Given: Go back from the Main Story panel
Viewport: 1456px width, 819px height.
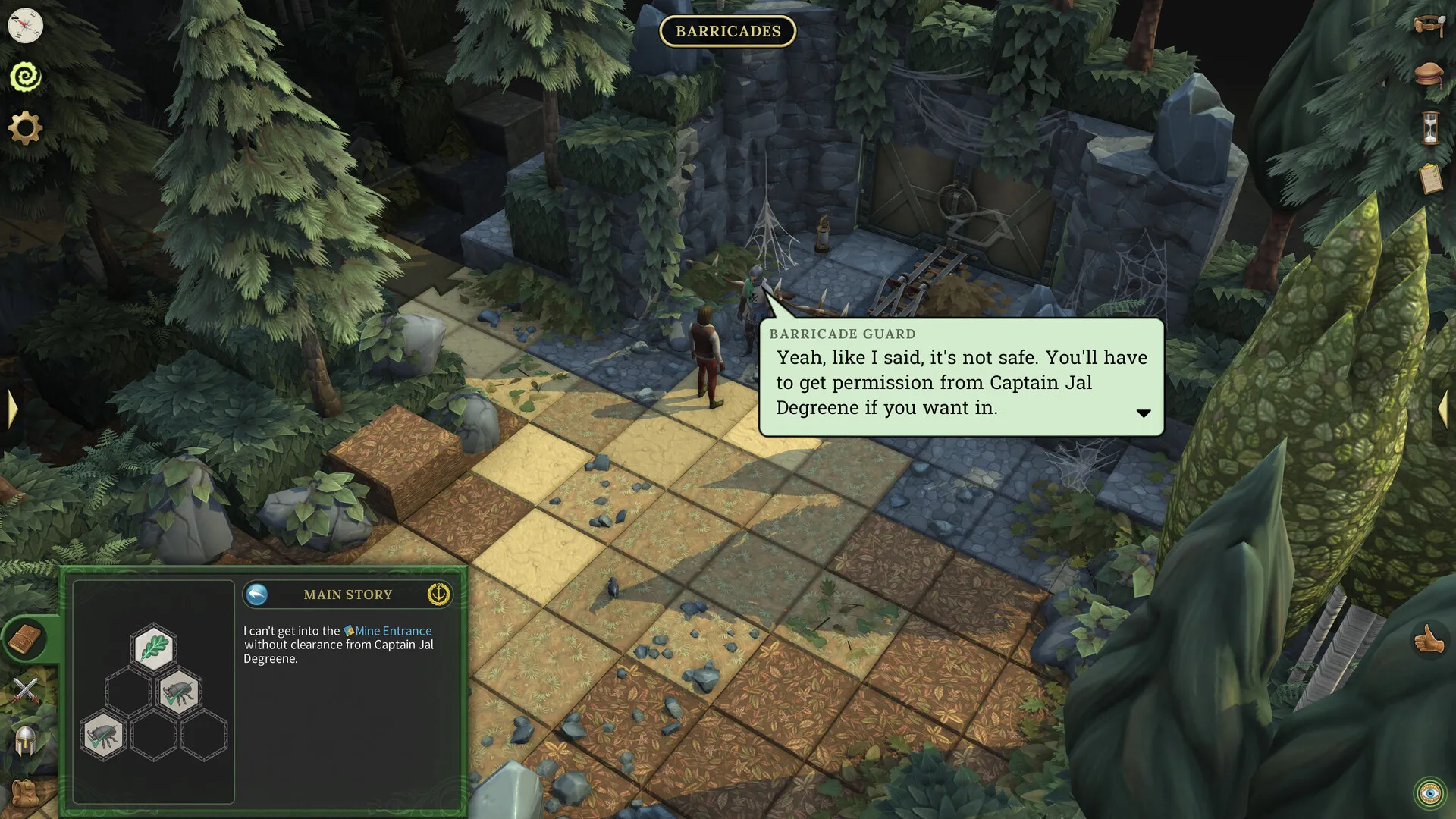Looking at the screenshot, I should click(x=257, y=595).
